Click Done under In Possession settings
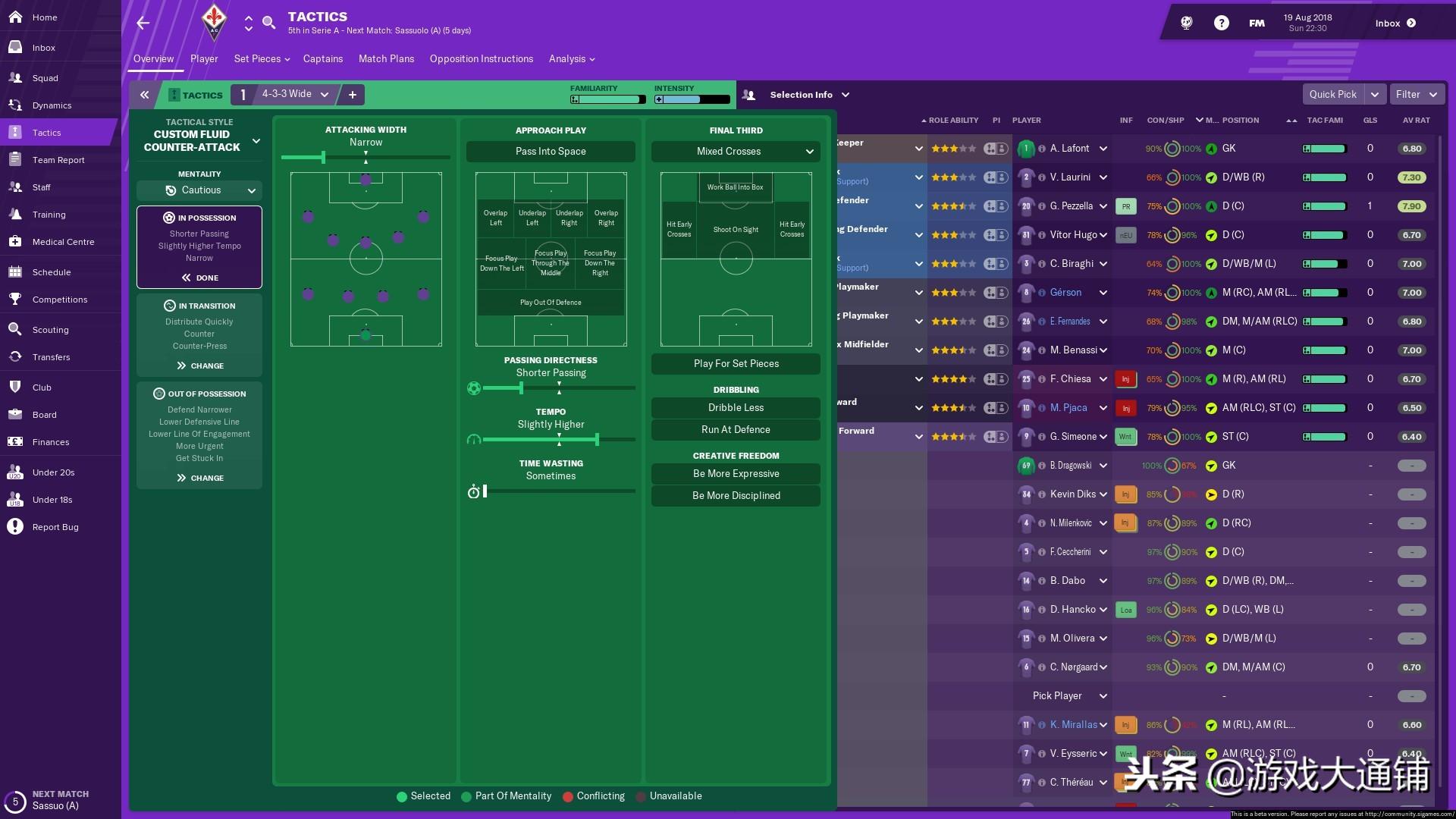The height and width of the screenshot is (819, 1456). point(199,278)
